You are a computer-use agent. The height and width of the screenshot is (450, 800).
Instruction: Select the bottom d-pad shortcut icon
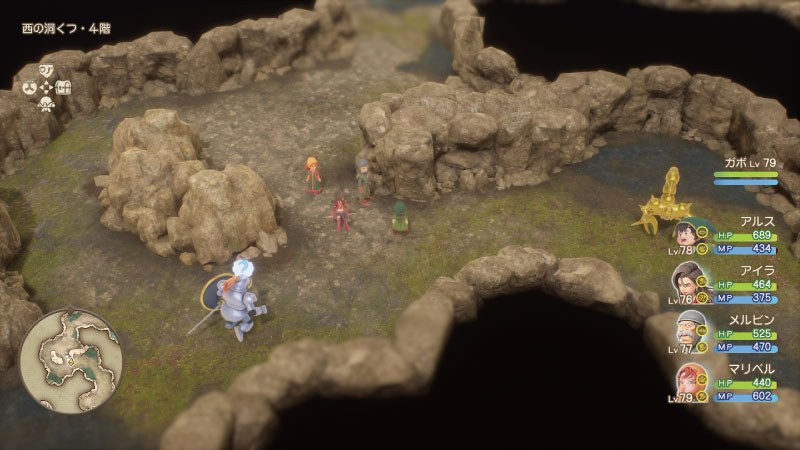[x=47, y=104]
